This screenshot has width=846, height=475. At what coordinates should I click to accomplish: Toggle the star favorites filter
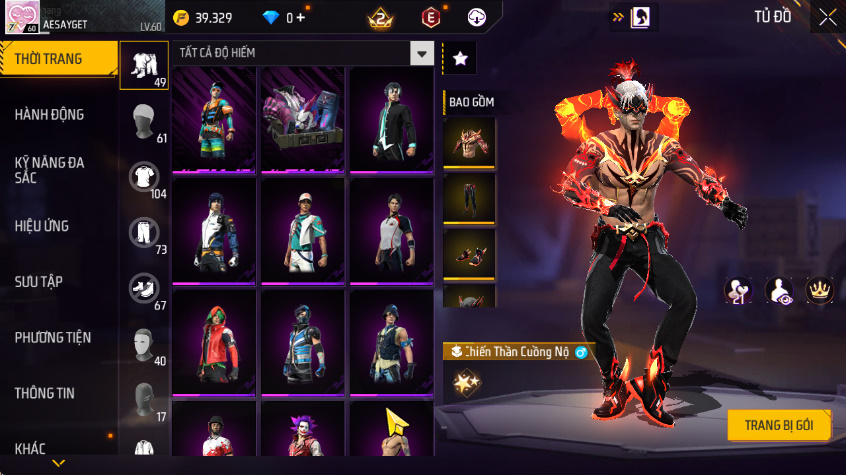pyautogui.click(x=460, y=59)
